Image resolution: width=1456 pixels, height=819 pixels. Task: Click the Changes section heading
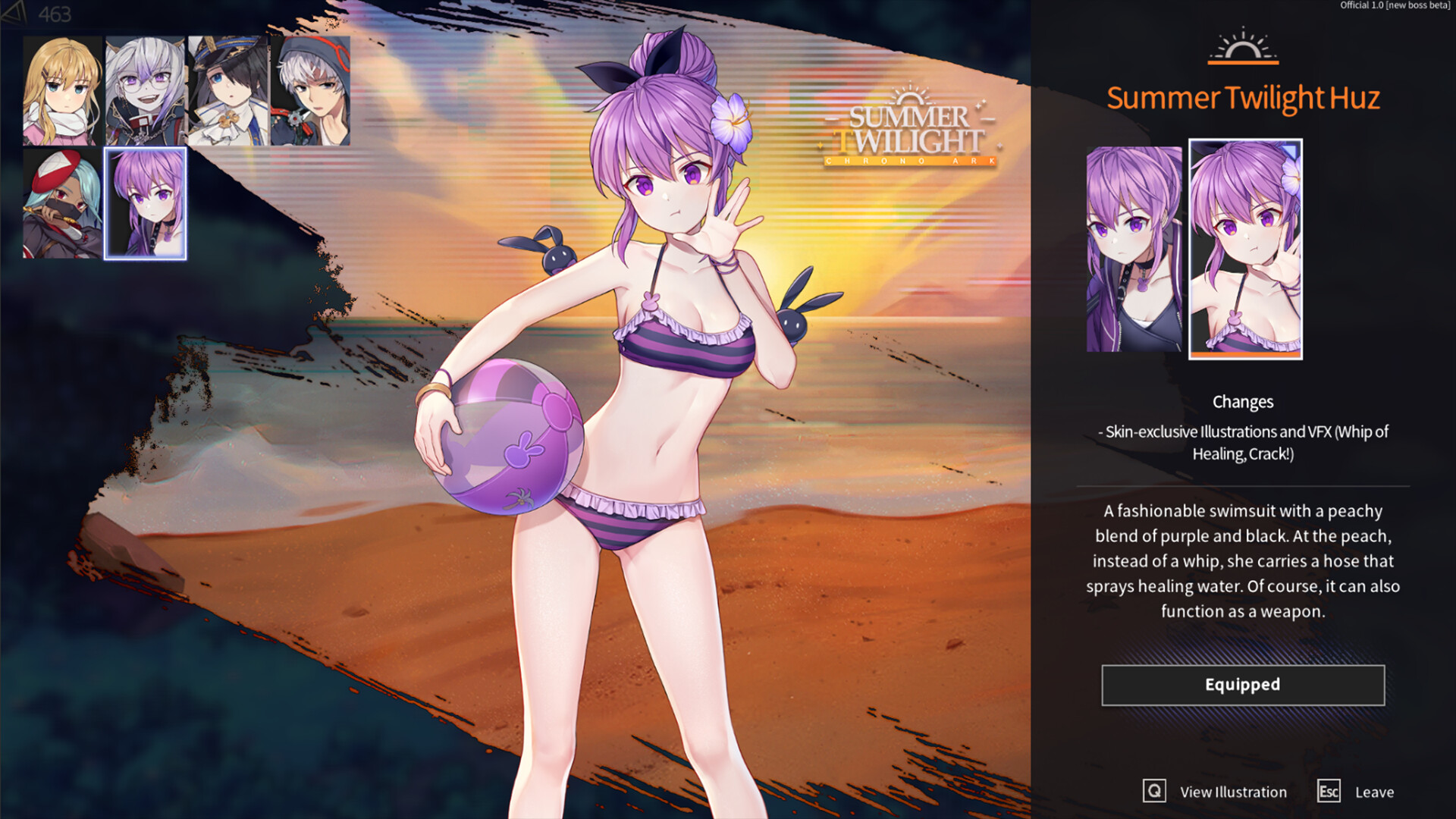coord(1243,402)
